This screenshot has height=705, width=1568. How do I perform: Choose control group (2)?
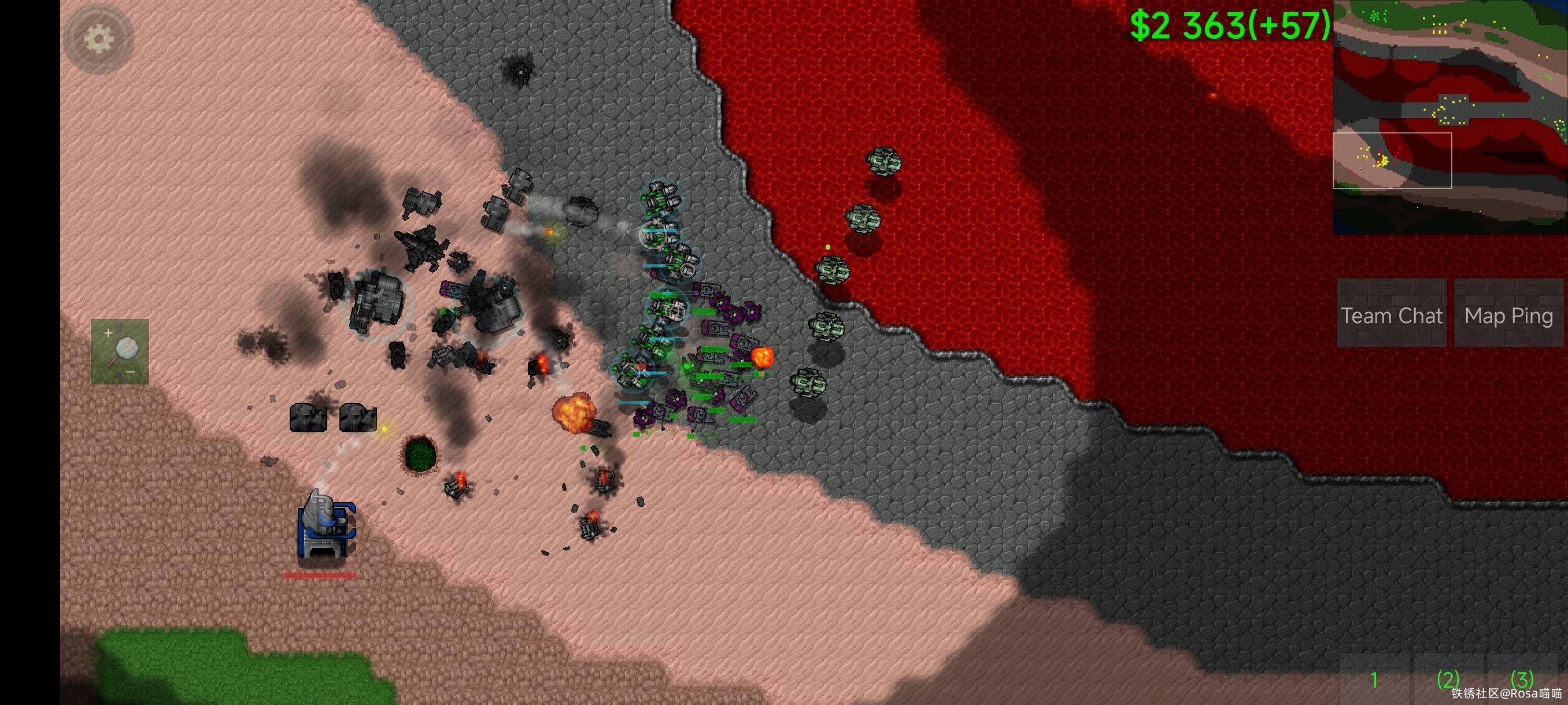click(x=1448, y=679)
